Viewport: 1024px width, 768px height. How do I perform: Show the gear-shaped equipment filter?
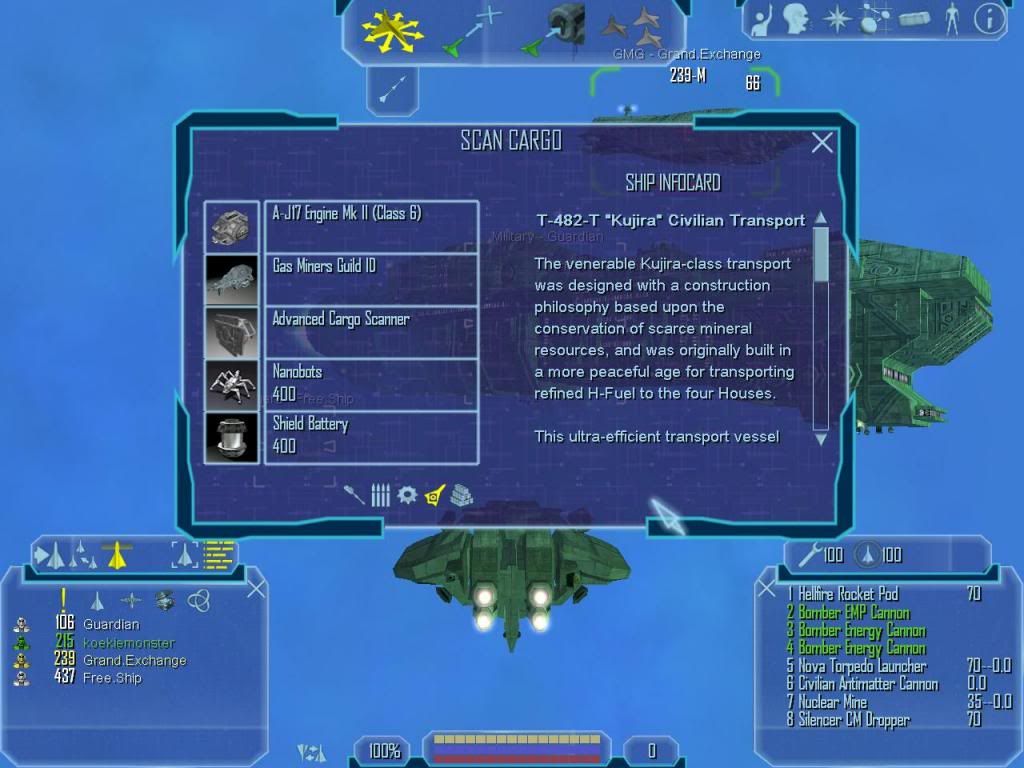[407, 494]
